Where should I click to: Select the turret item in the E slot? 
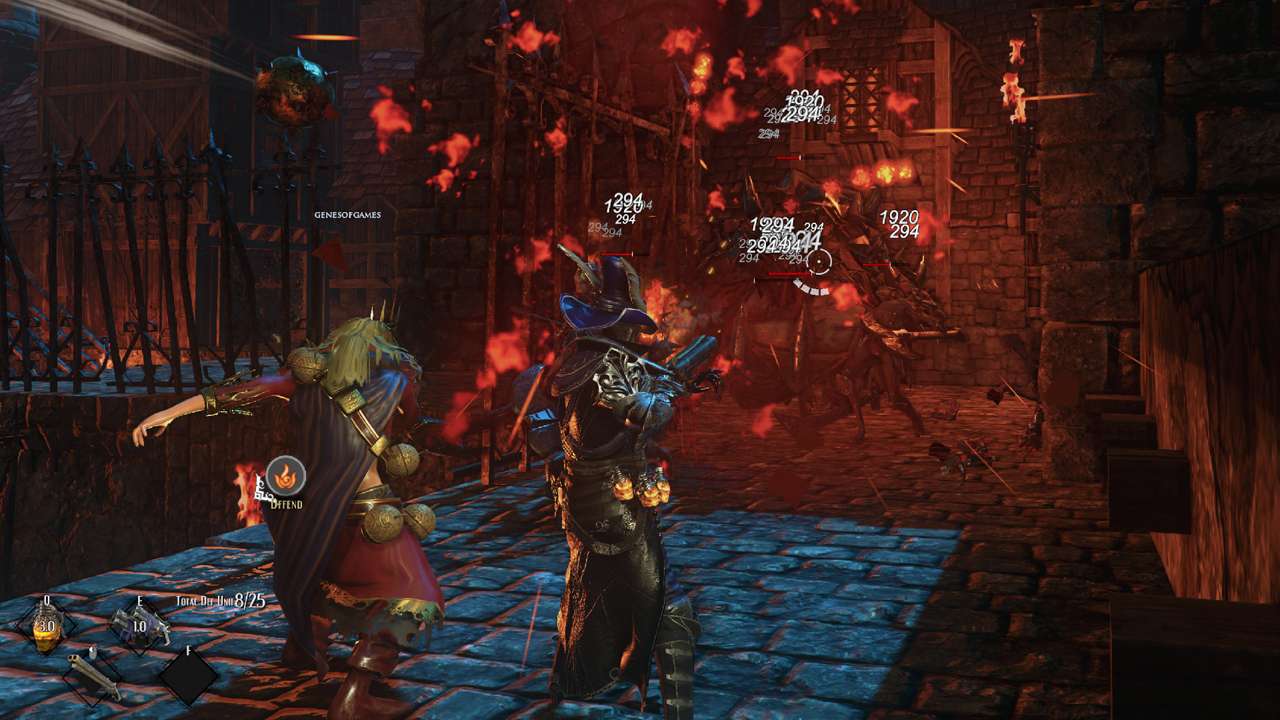140,628
